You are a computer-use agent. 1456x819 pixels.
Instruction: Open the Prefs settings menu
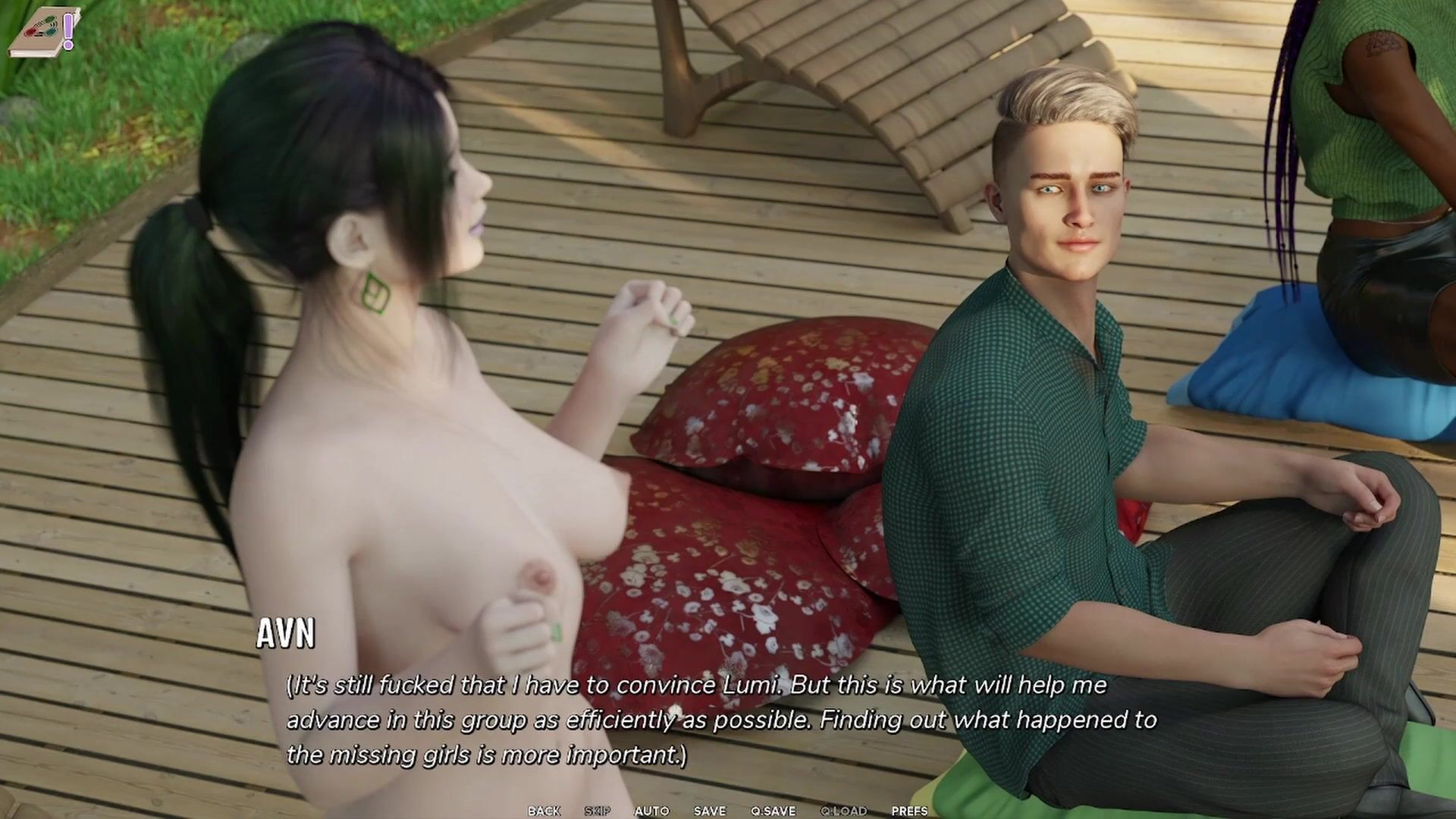point(909,811)
